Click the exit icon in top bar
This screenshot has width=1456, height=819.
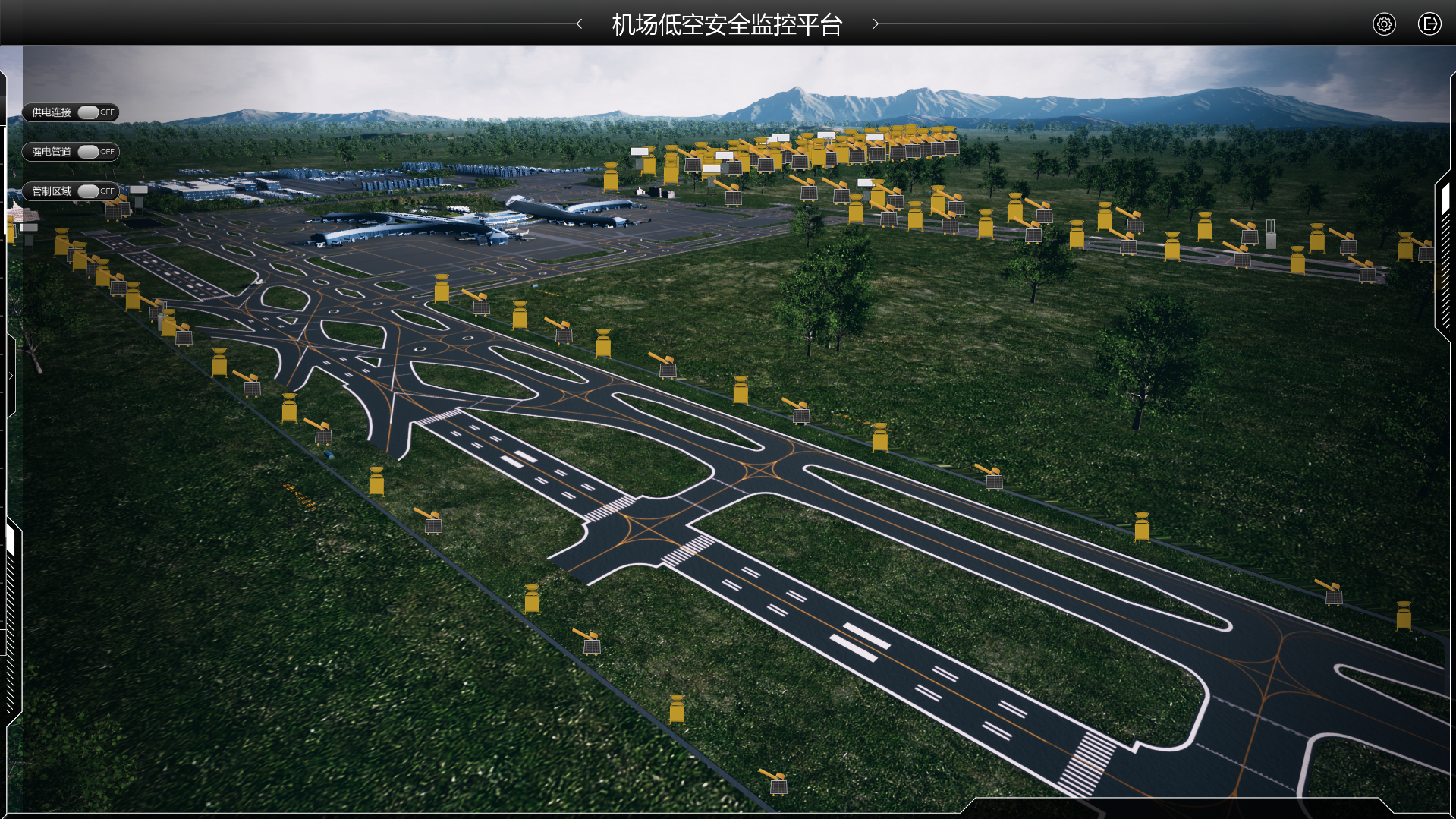pos(1429,24)
